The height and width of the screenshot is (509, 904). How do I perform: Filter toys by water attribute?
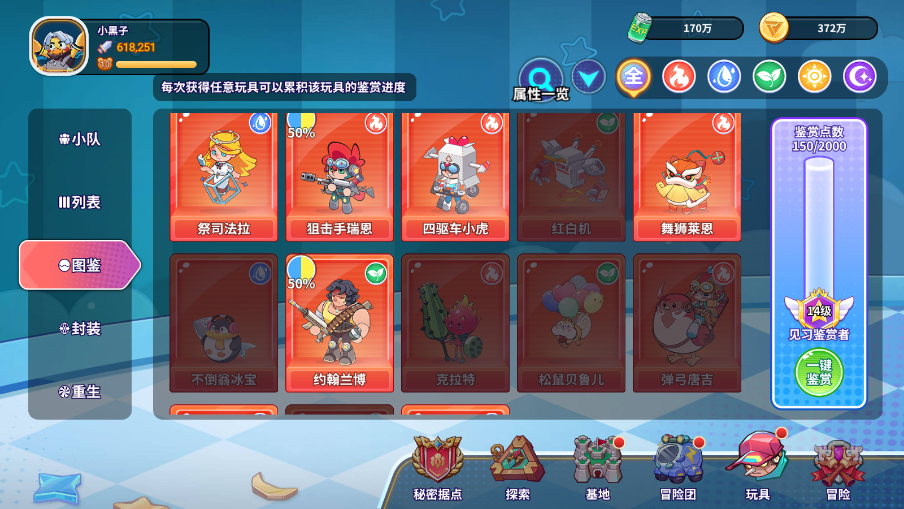(x=724, y=76)
